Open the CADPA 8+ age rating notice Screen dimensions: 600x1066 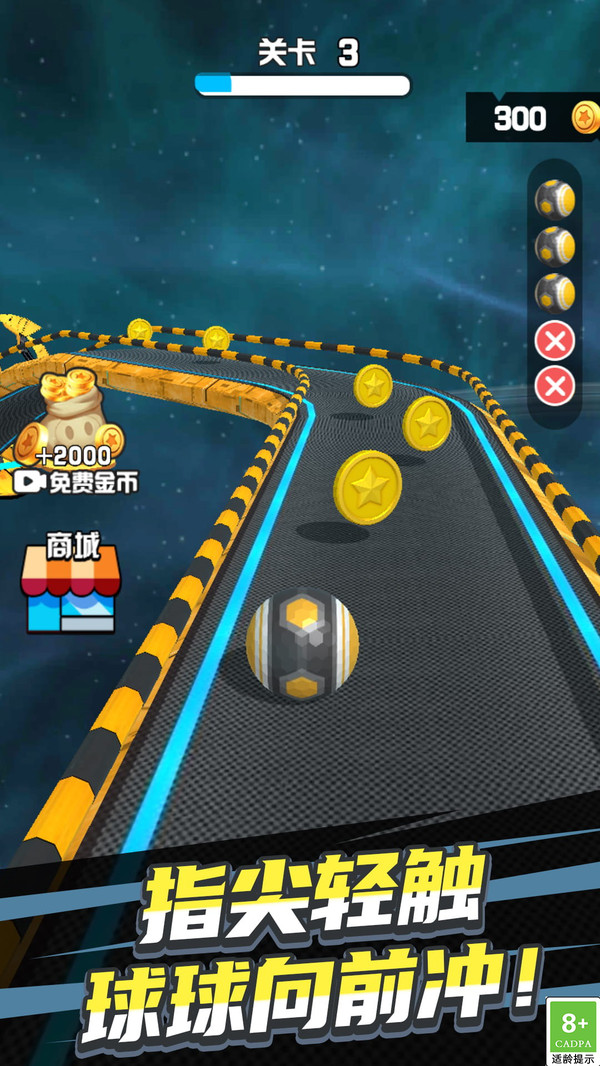point(573,1032)
